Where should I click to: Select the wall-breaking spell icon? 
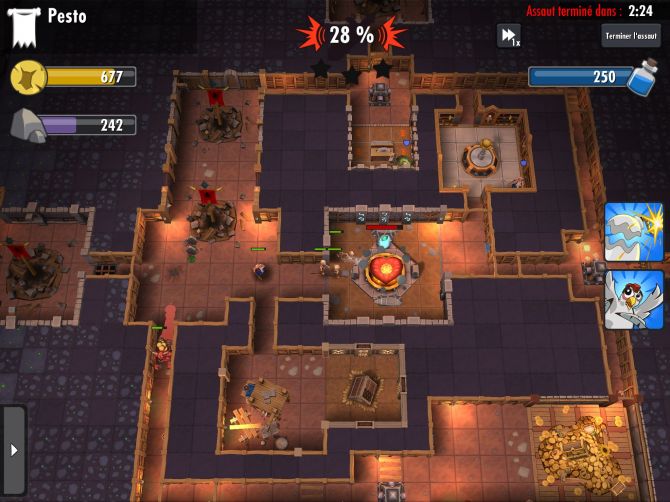pos(633,233)
